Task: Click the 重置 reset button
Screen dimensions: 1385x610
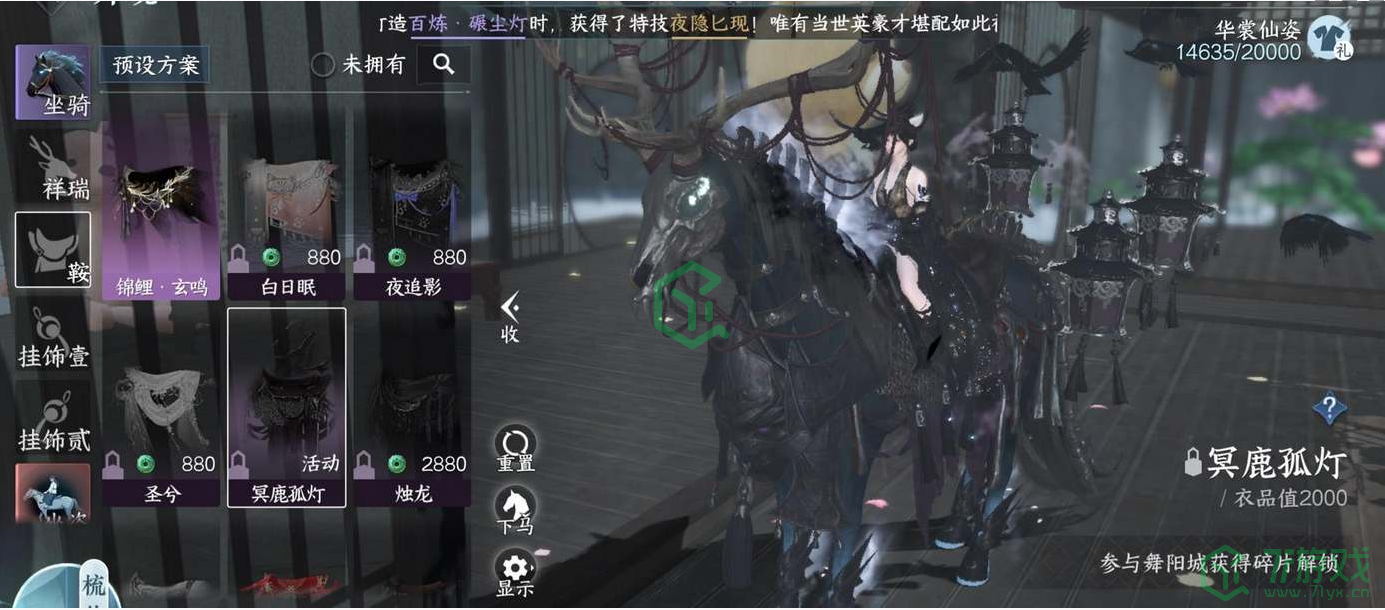Action: pyautogui.click(x=515, y=448)
